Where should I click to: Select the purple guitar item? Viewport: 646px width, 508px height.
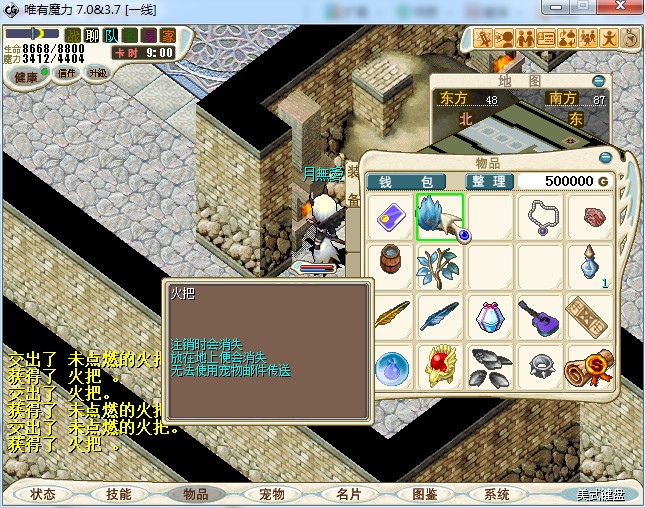click(540, 317)
